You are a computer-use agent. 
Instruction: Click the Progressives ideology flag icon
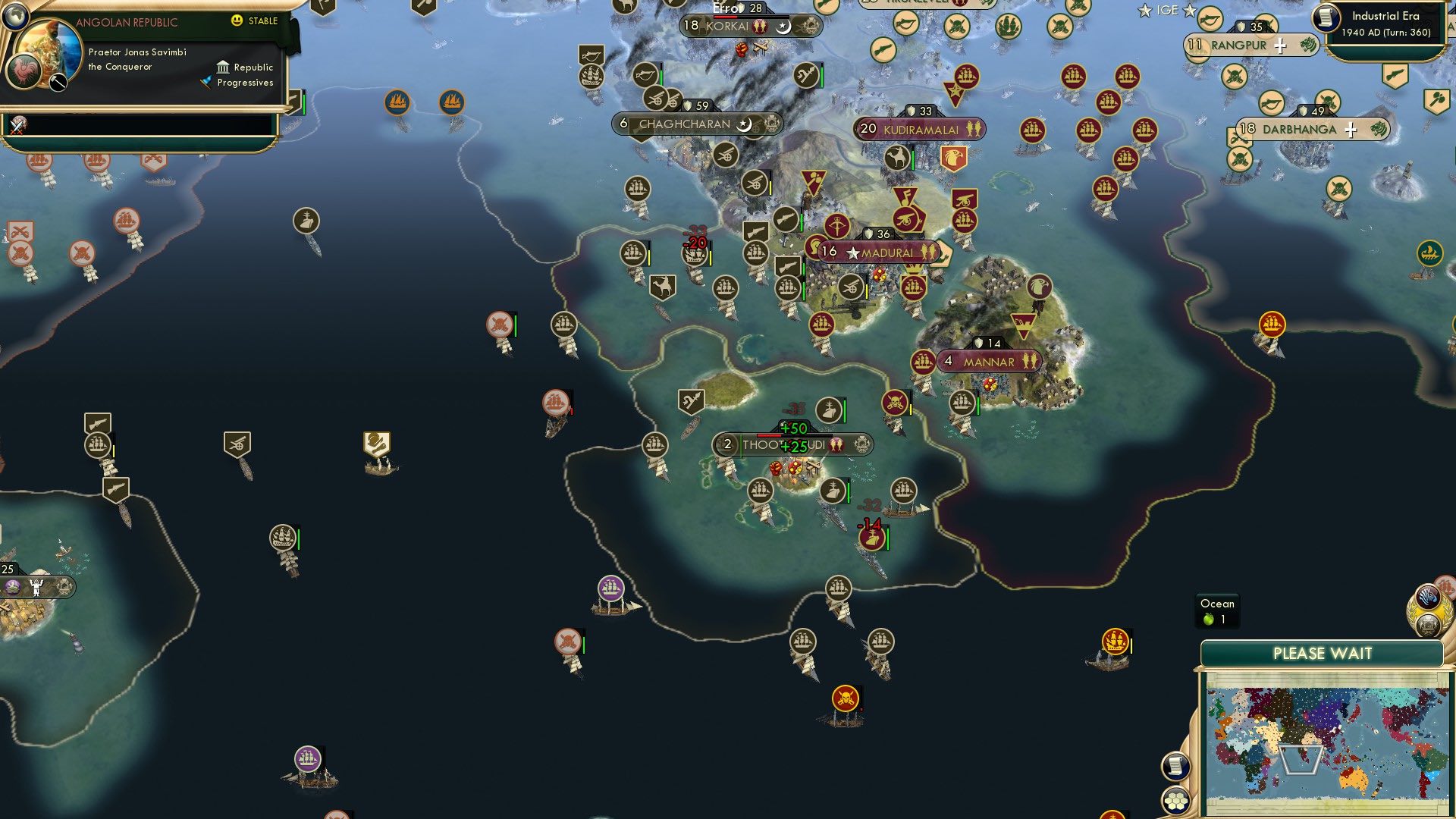click(205, 82)
